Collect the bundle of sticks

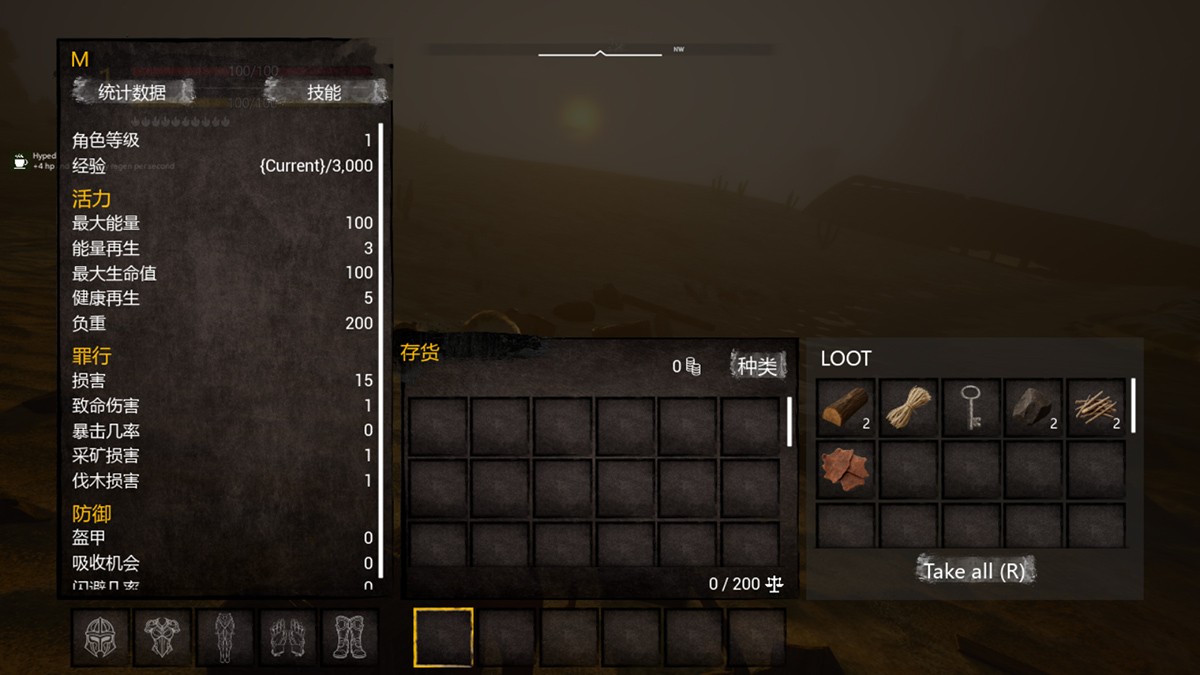[1095, 407]
